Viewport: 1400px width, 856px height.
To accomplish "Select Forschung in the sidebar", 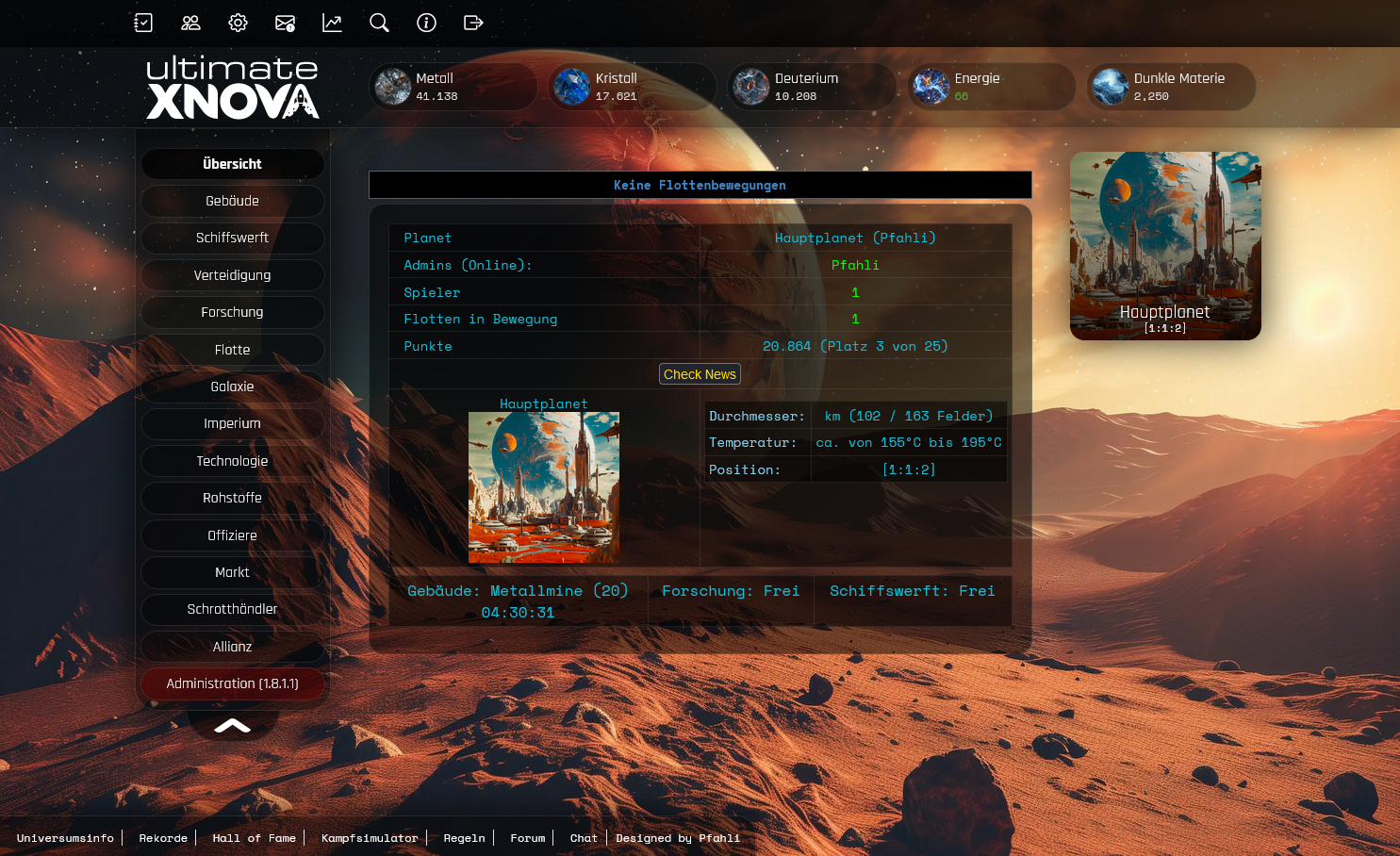I will 232,312.
